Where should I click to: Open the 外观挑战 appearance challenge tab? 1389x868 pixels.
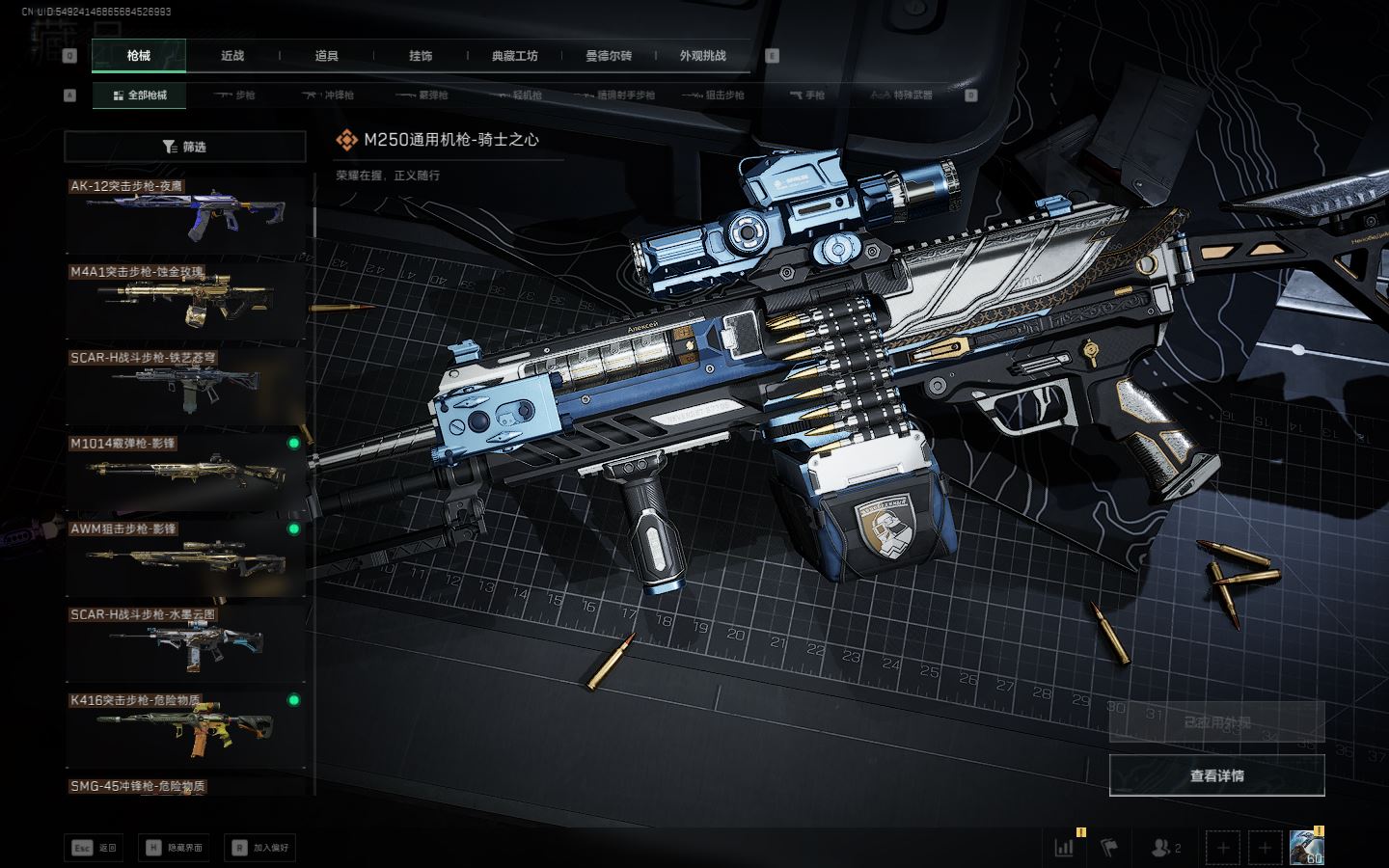click(702, 56)
